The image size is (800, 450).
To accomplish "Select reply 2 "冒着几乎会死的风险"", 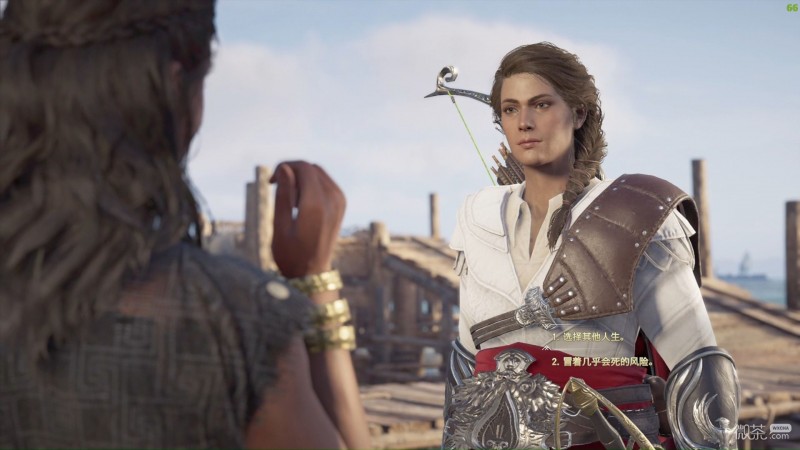I will point(602,359).
